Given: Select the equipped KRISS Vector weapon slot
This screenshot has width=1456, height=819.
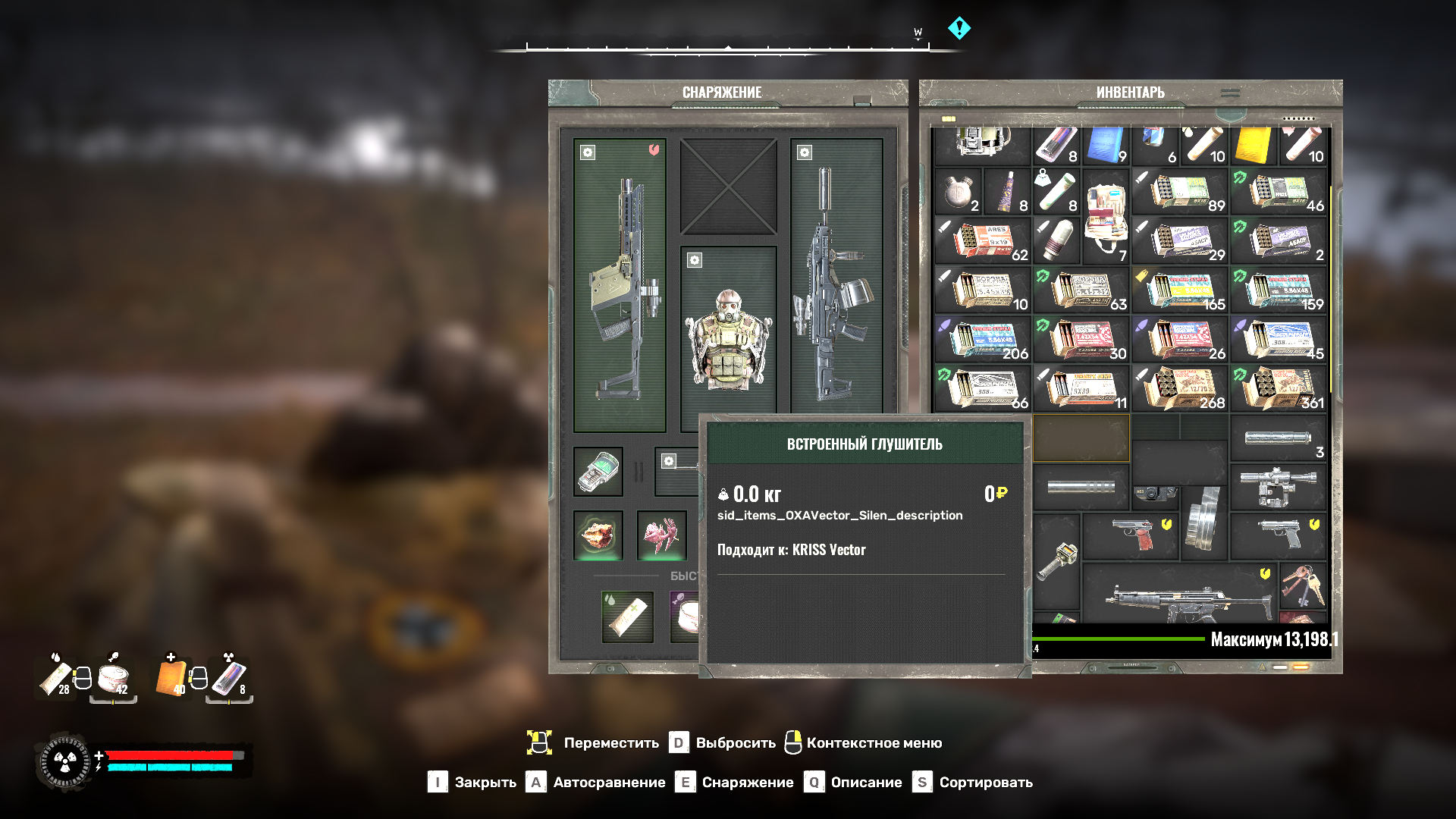Looking at the screenshot, I should [620, 286].
